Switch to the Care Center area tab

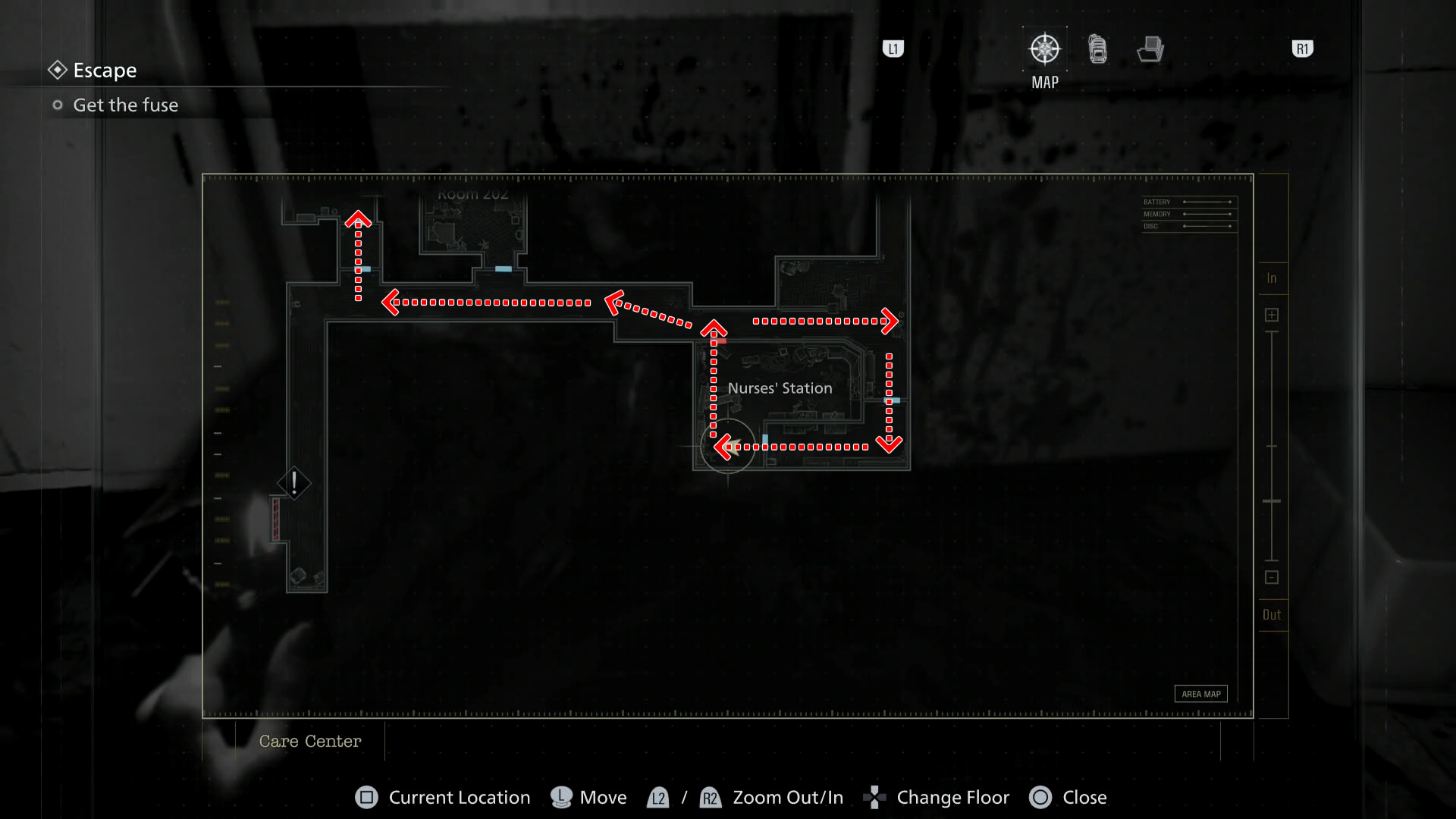(310, 741)
